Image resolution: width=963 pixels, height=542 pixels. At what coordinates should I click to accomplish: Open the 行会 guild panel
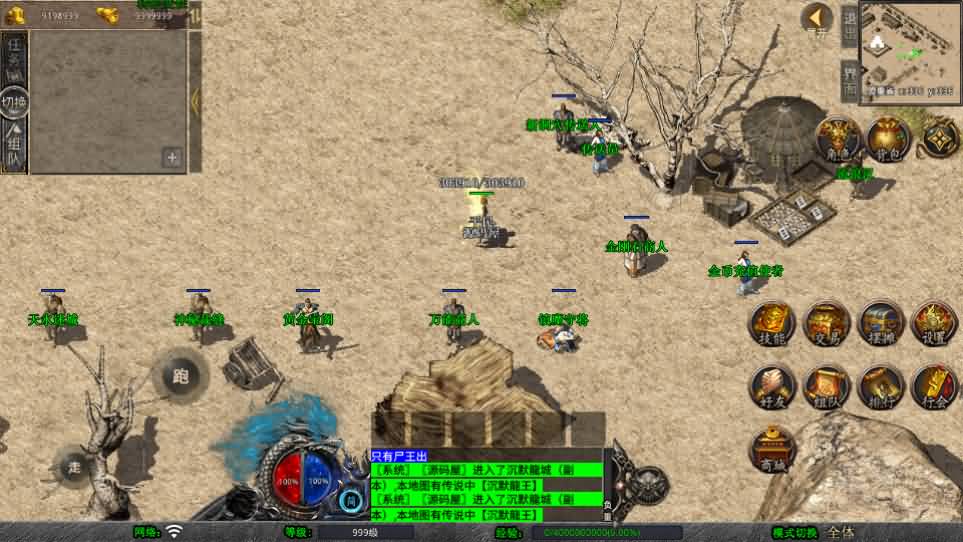click(x=935, y=386)
